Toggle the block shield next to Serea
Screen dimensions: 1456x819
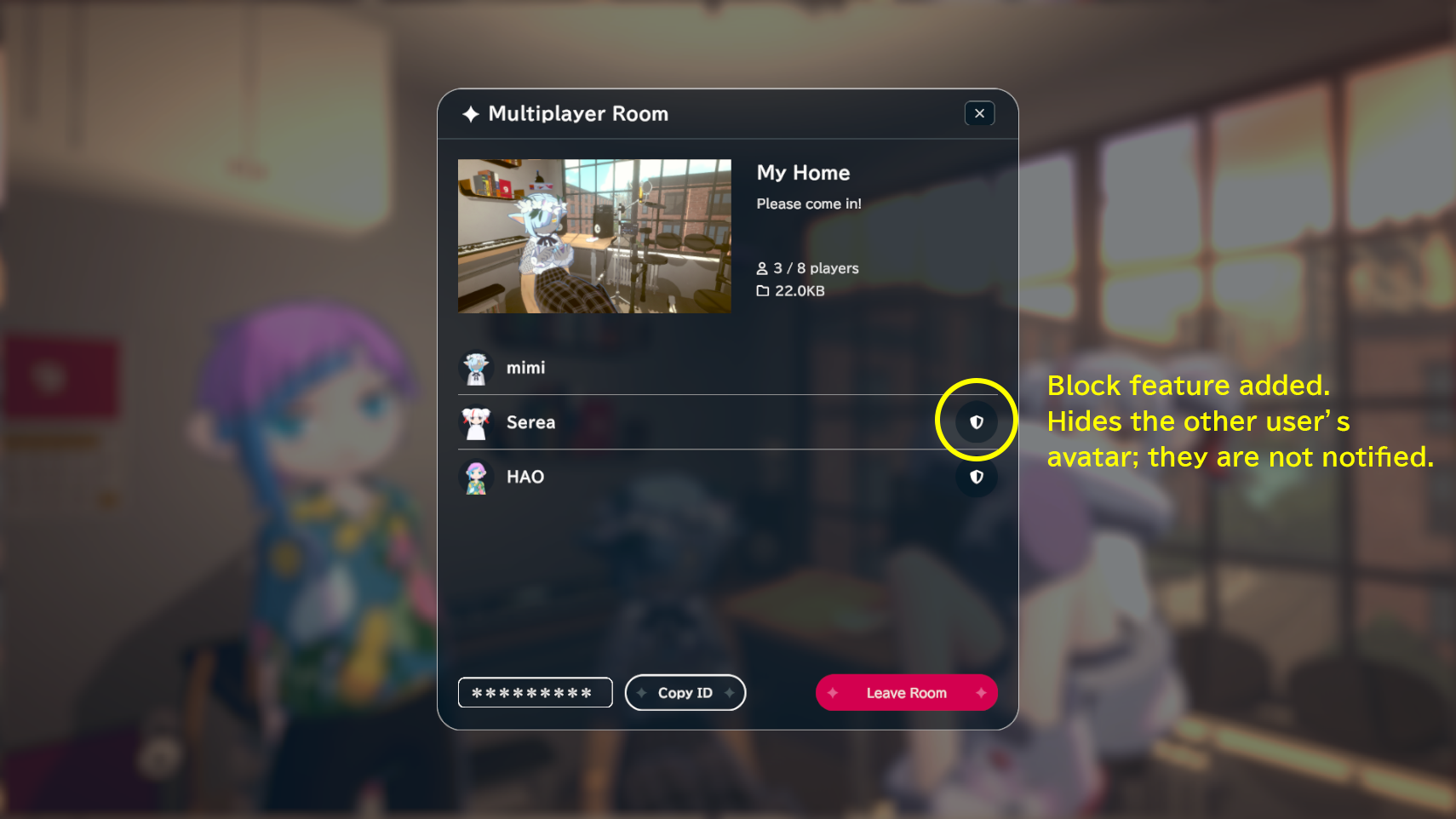(977, 421)
